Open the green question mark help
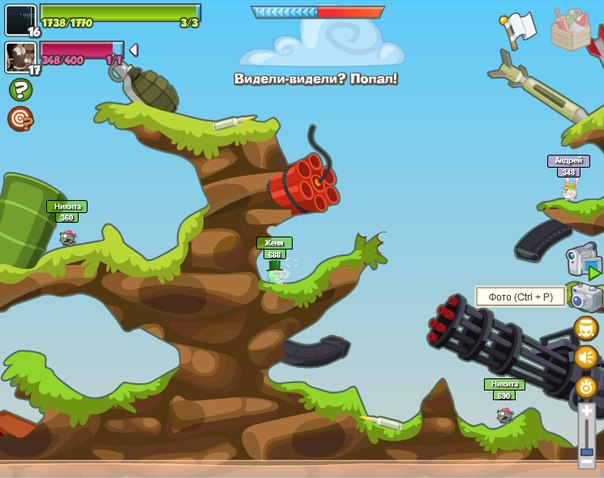The image size is (604, 478). pyautogui.click(x=19, y=90)
